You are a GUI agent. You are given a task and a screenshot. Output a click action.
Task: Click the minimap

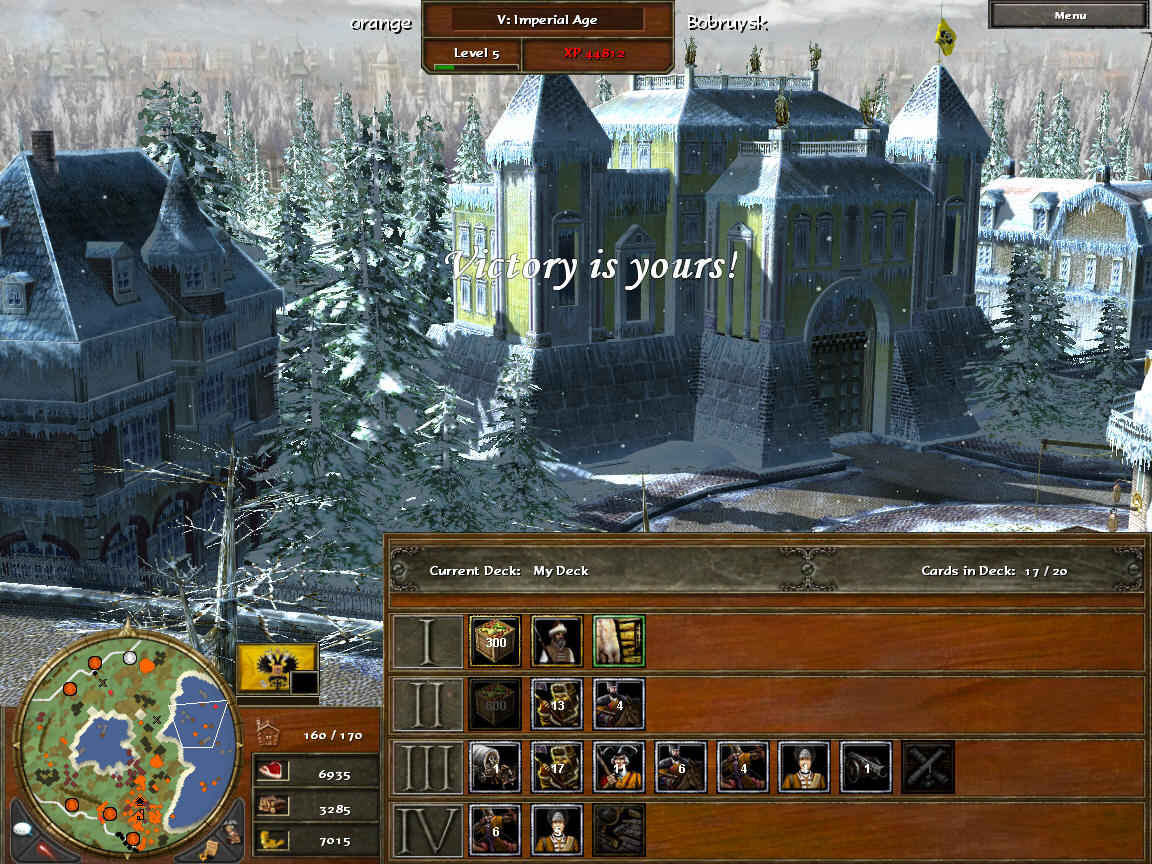click(128, 741)
